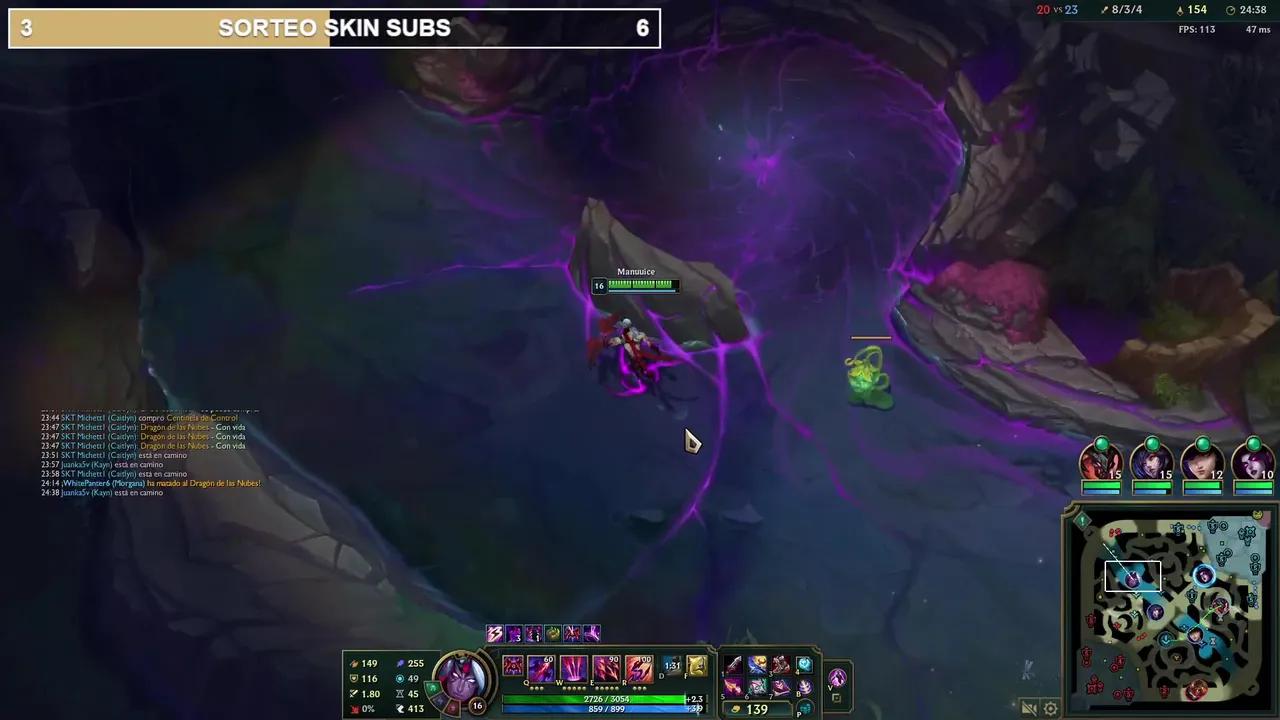Viewport: 1280px width, 720px height.
Task: Click Morgana's health bar showing 2726/3054
Action: pos(608,698)
